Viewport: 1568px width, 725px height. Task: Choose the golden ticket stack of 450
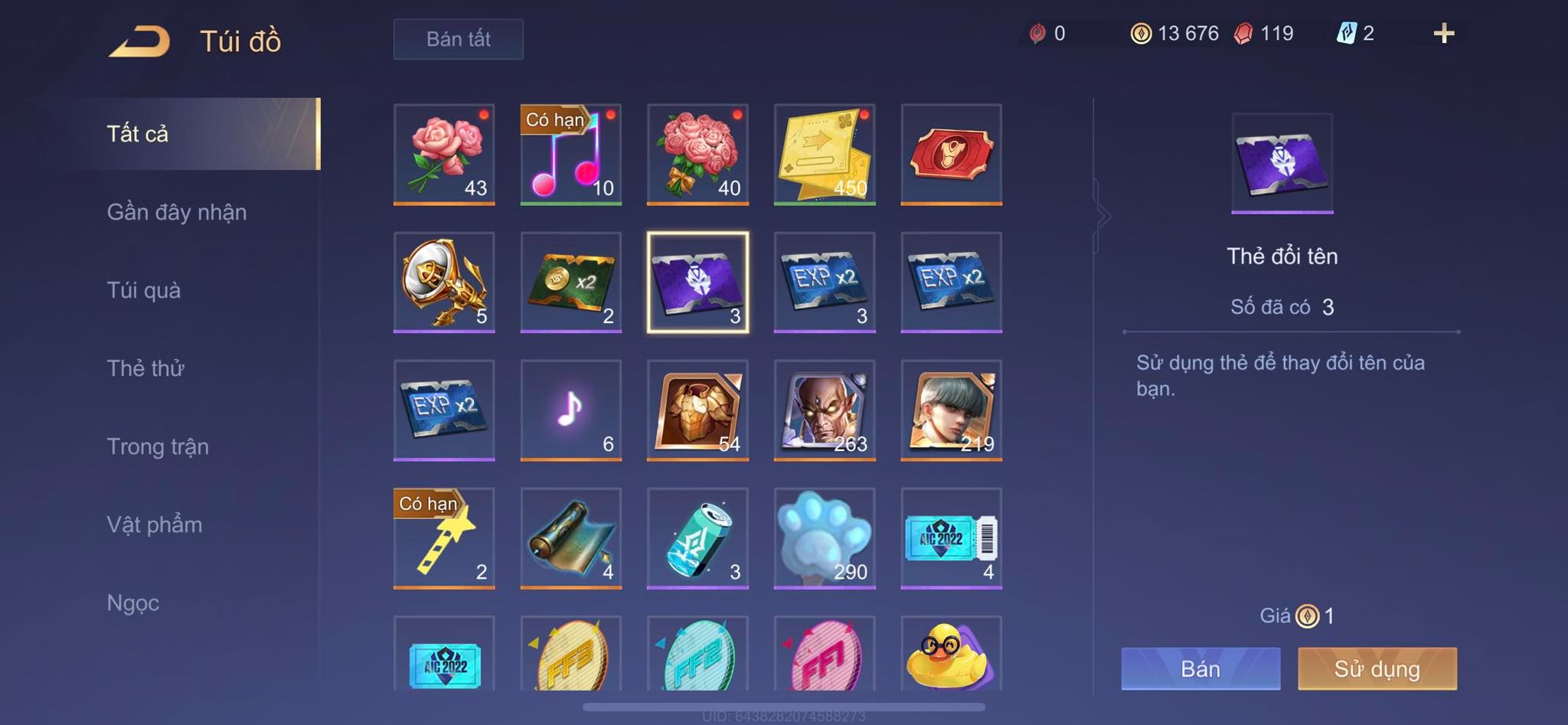(825, 154)
